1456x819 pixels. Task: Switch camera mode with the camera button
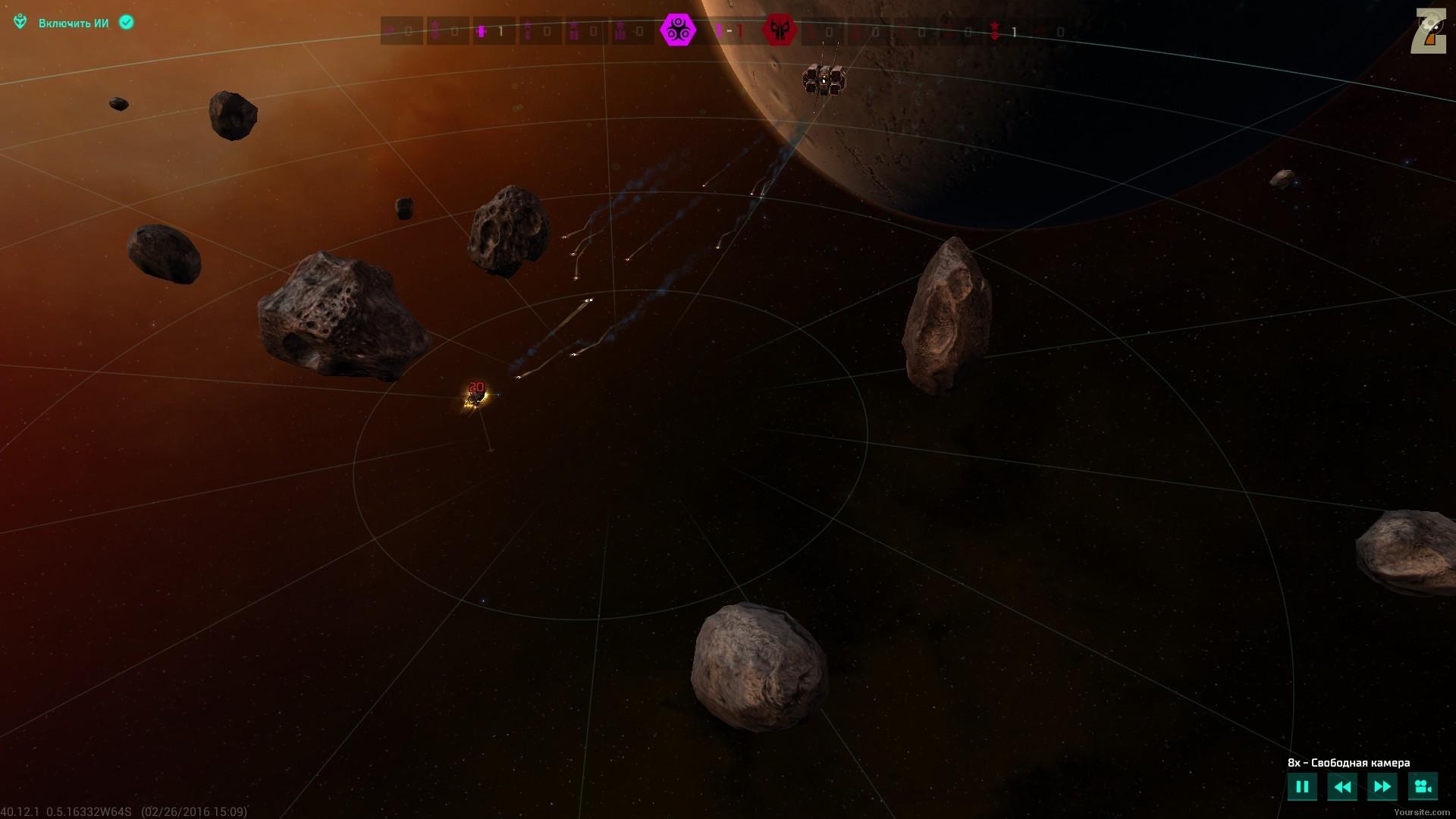click(1423, 786)
